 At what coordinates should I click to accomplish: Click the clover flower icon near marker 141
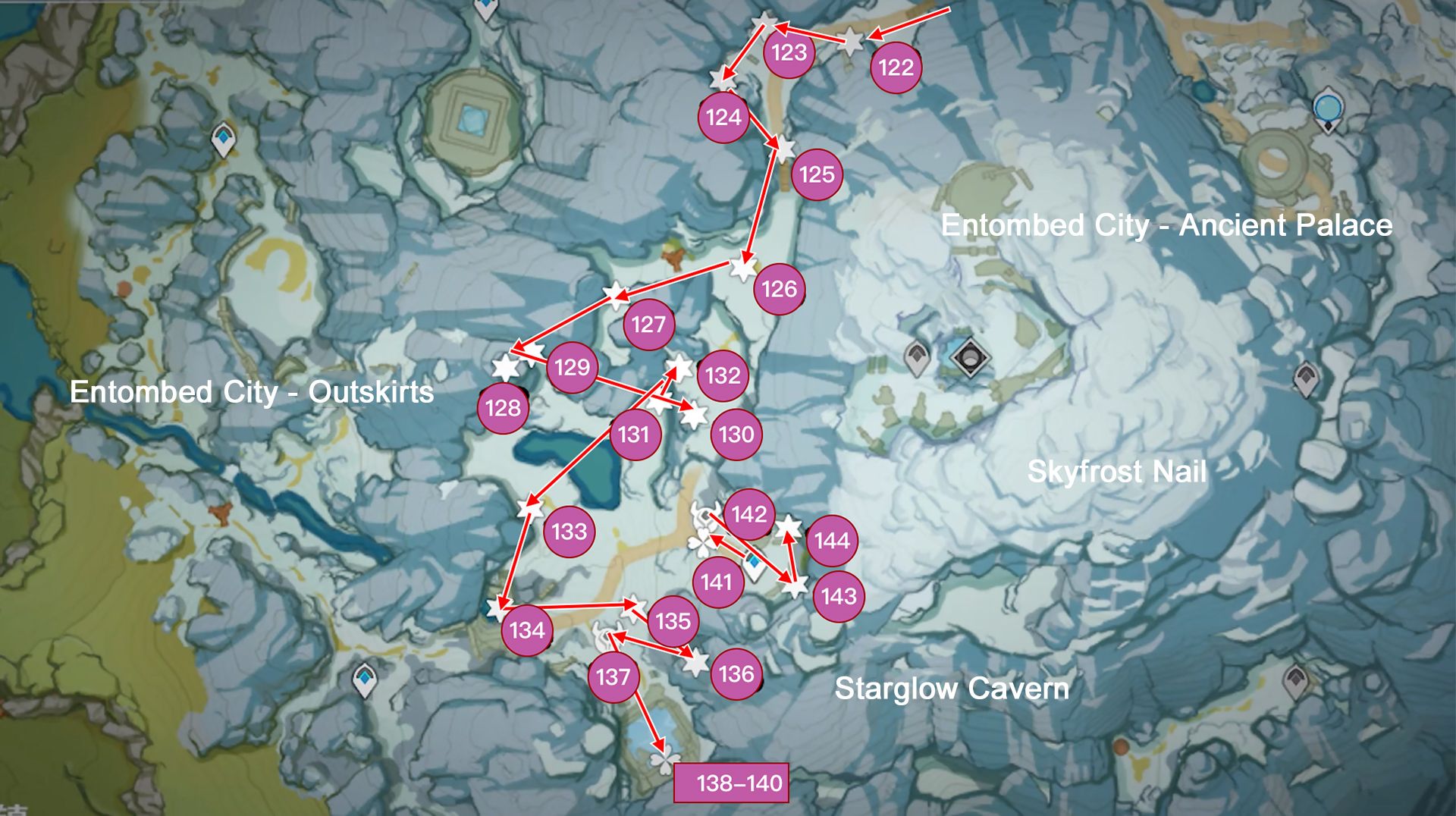[703, 544]
